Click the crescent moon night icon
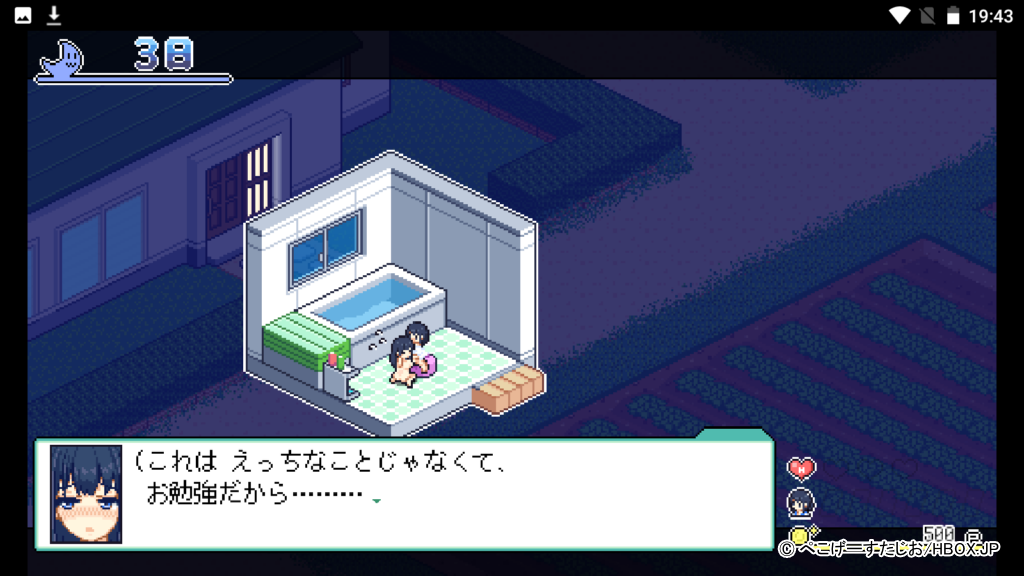The width and height of the screenshot is (1024, 576). (x=62, y=59)
